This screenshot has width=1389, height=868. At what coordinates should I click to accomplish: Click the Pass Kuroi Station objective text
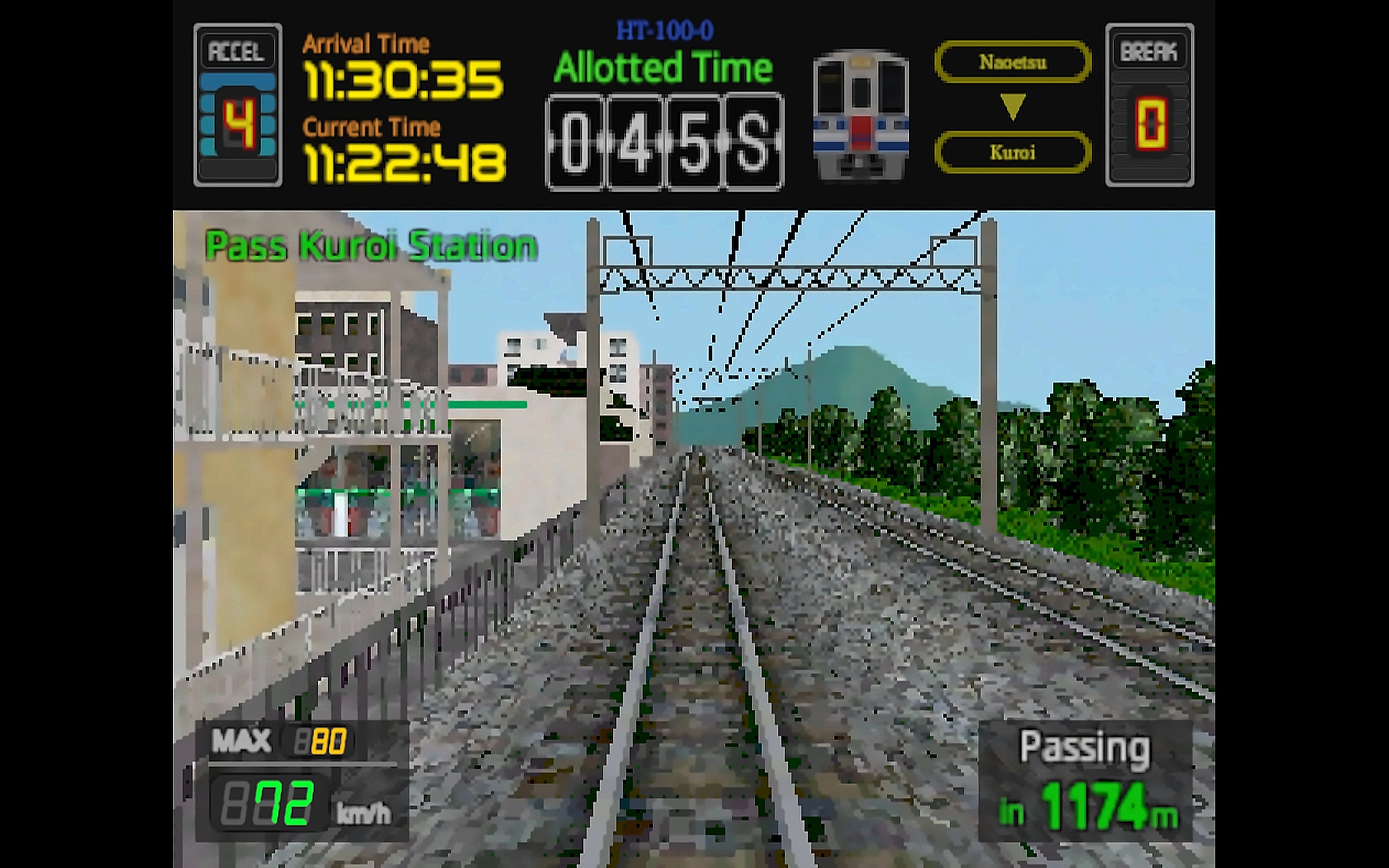pyautogui.click(x=371, y=246)
